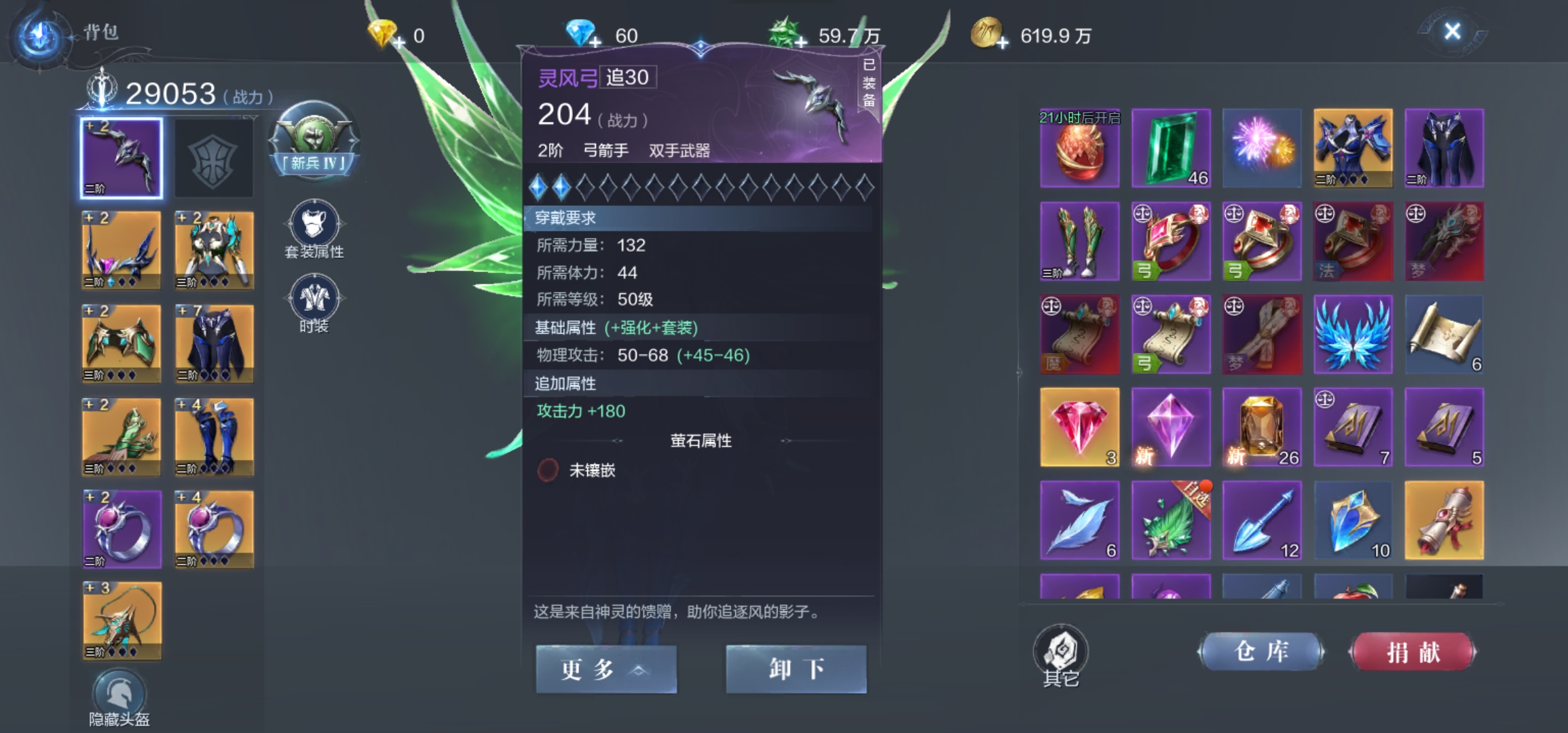Screen dimensions: 1568x733
Task: Close the backpack with the X
Action: (x=1451, y=30)
